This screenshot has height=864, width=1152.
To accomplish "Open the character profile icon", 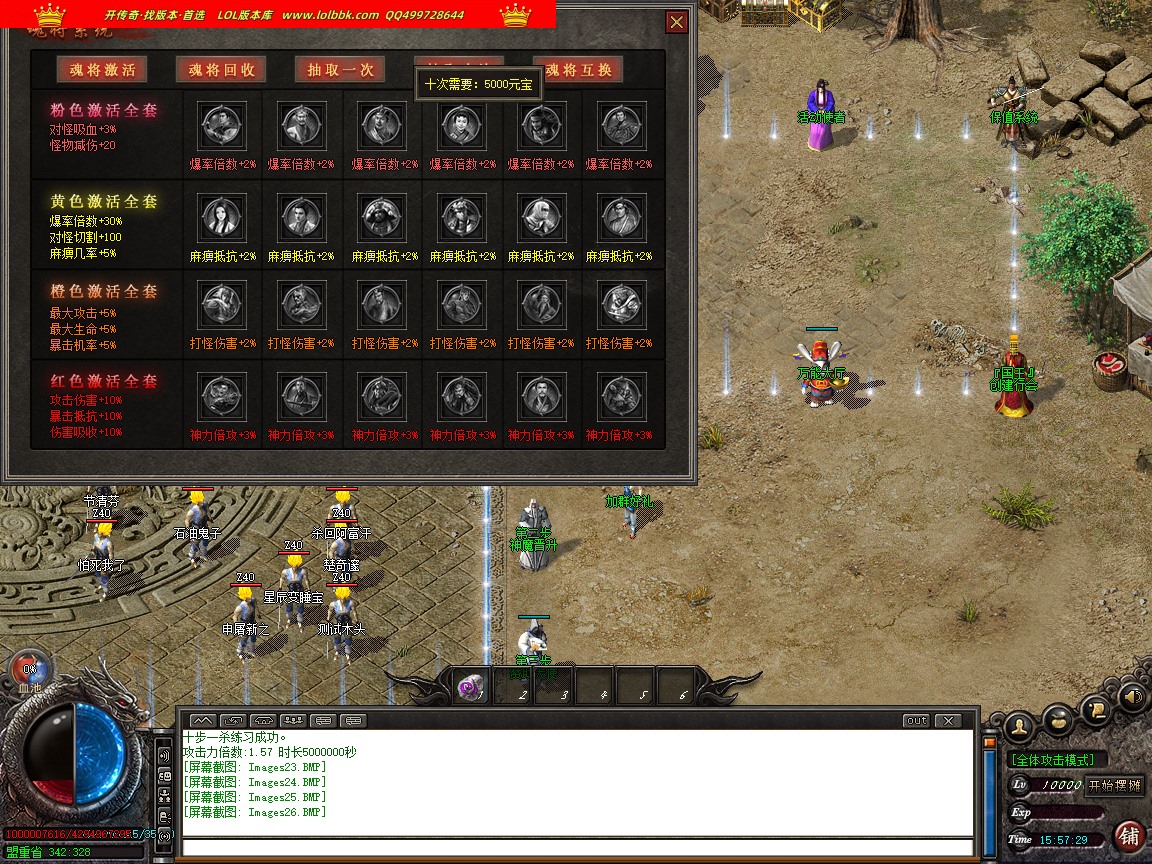I will (x=1019, y=725).
